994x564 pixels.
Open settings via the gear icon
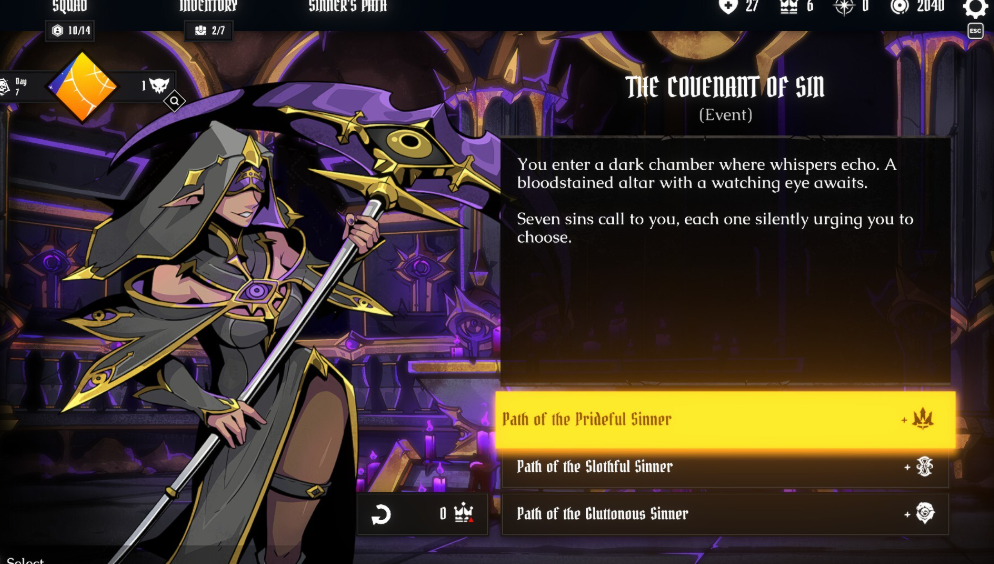(975, 9)
